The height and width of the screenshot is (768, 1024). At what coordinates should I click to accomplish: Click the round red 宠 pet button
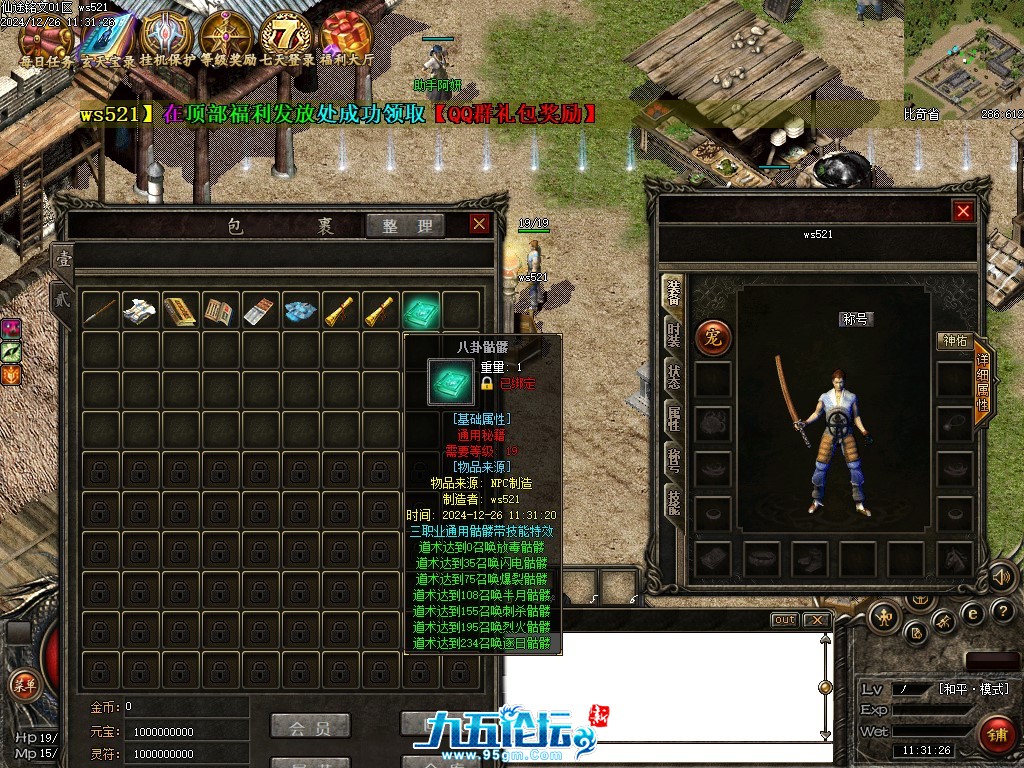click(713, 338)
